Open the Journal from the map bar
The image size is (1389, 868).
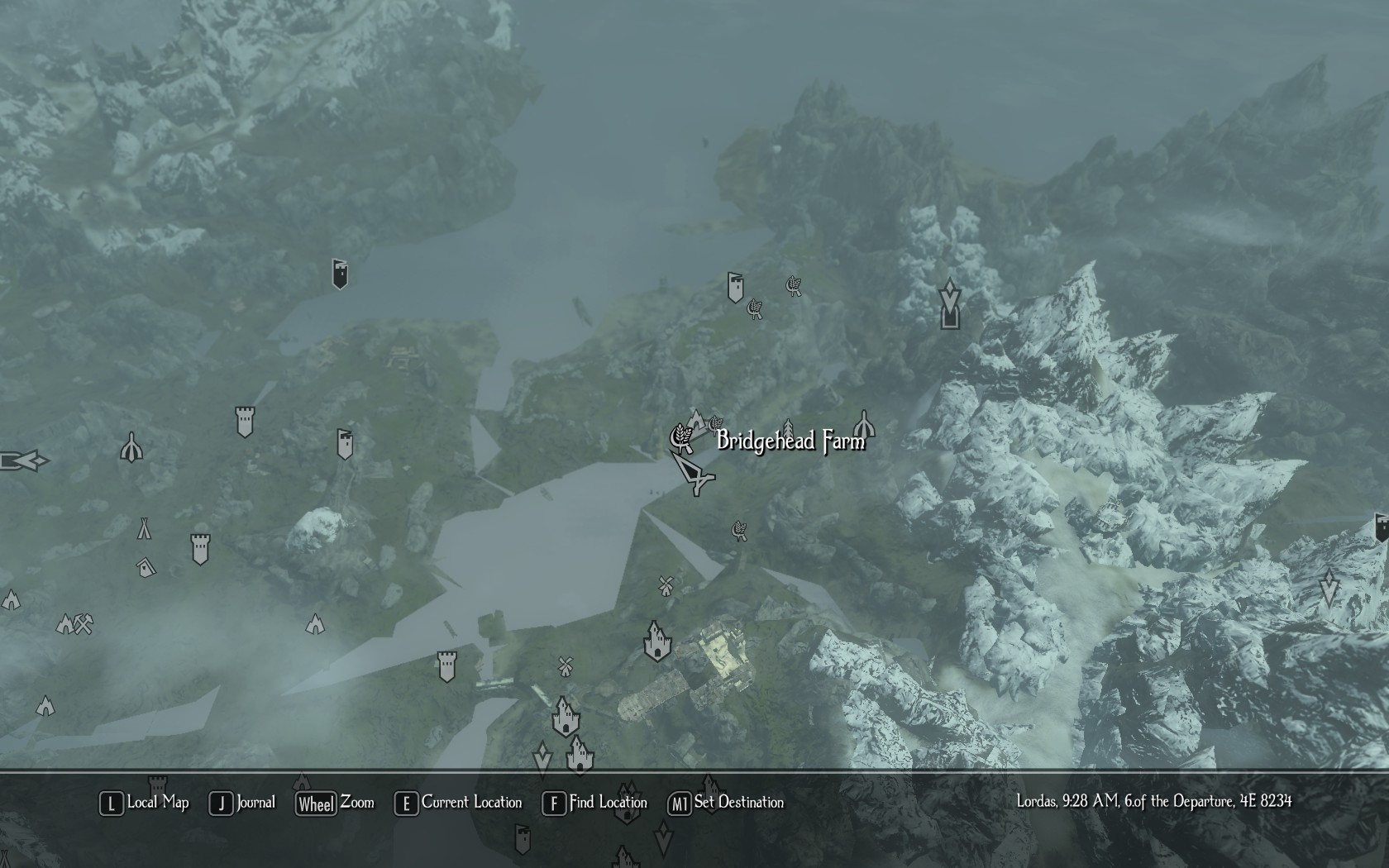243,803
